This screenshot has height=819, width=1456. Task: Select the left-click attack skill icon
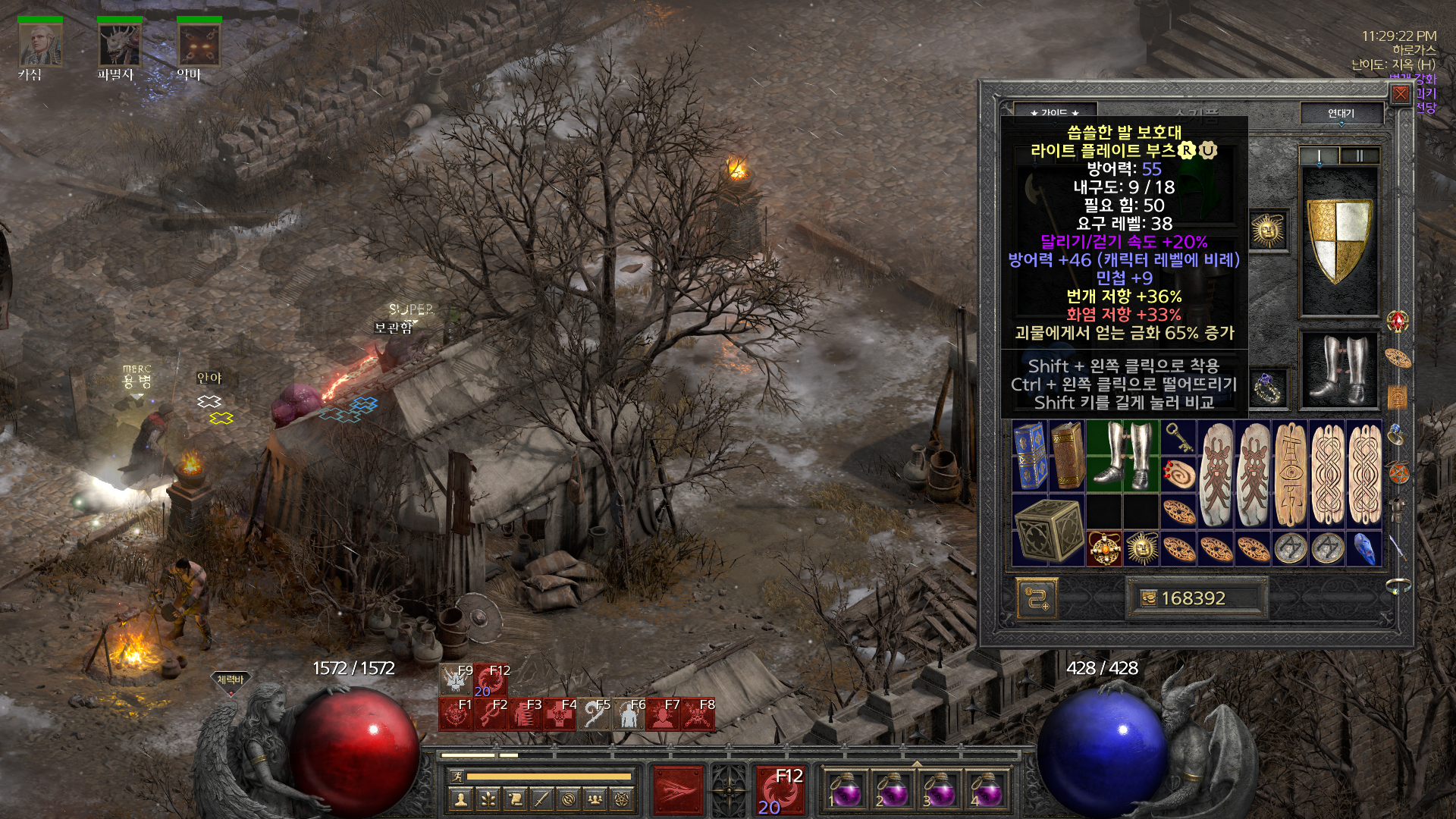[x=677, y=790]
